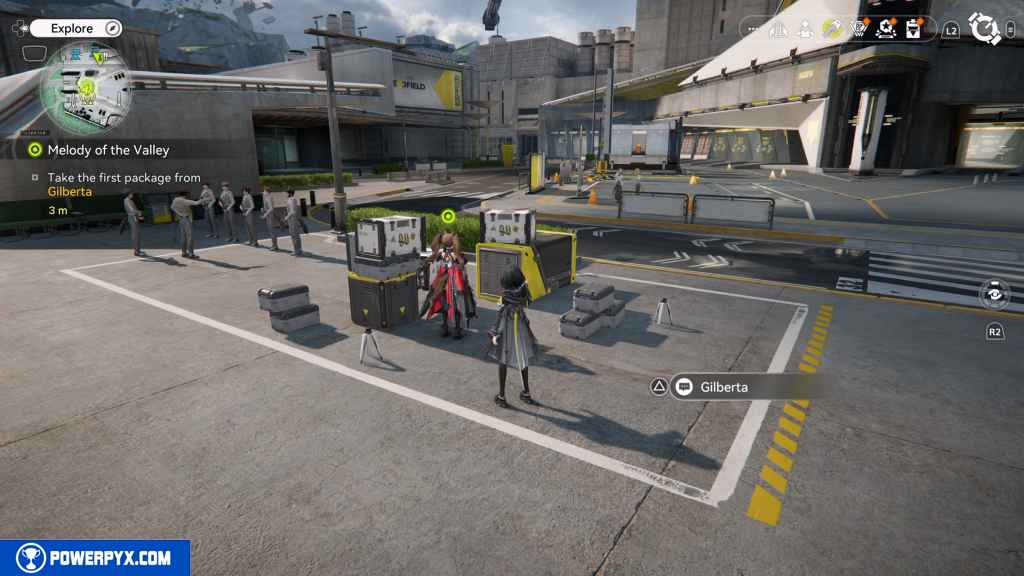Talk to Gilberta via the interaction prompt

coord(722,387)
